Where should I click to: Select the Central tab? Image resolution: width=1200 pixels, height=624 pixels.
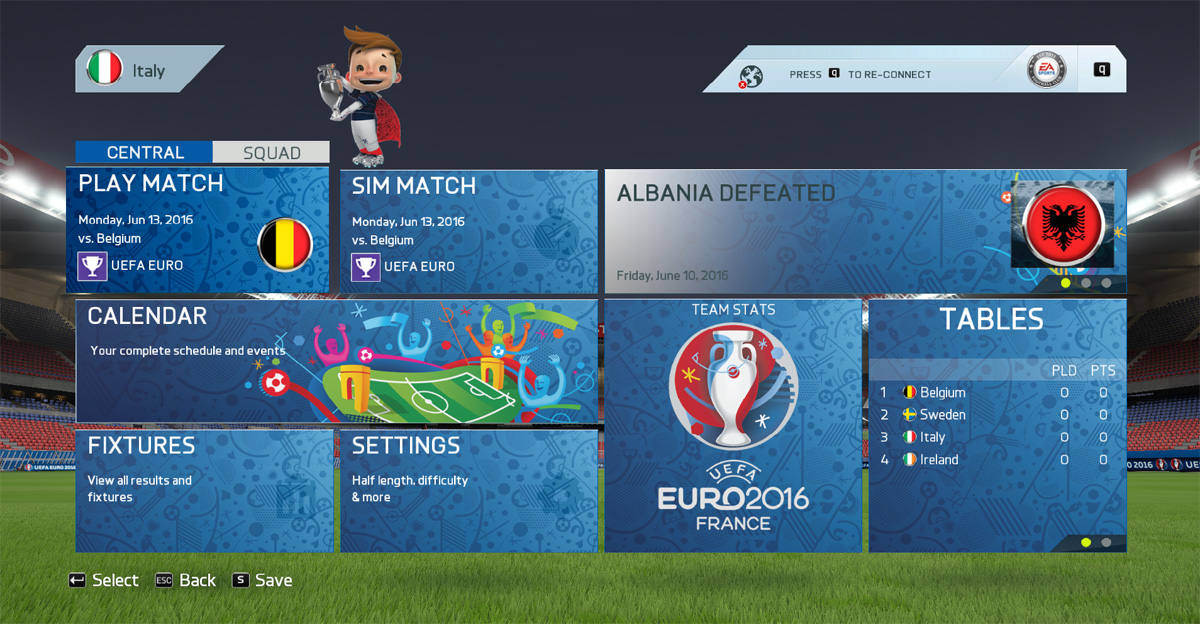145,153
